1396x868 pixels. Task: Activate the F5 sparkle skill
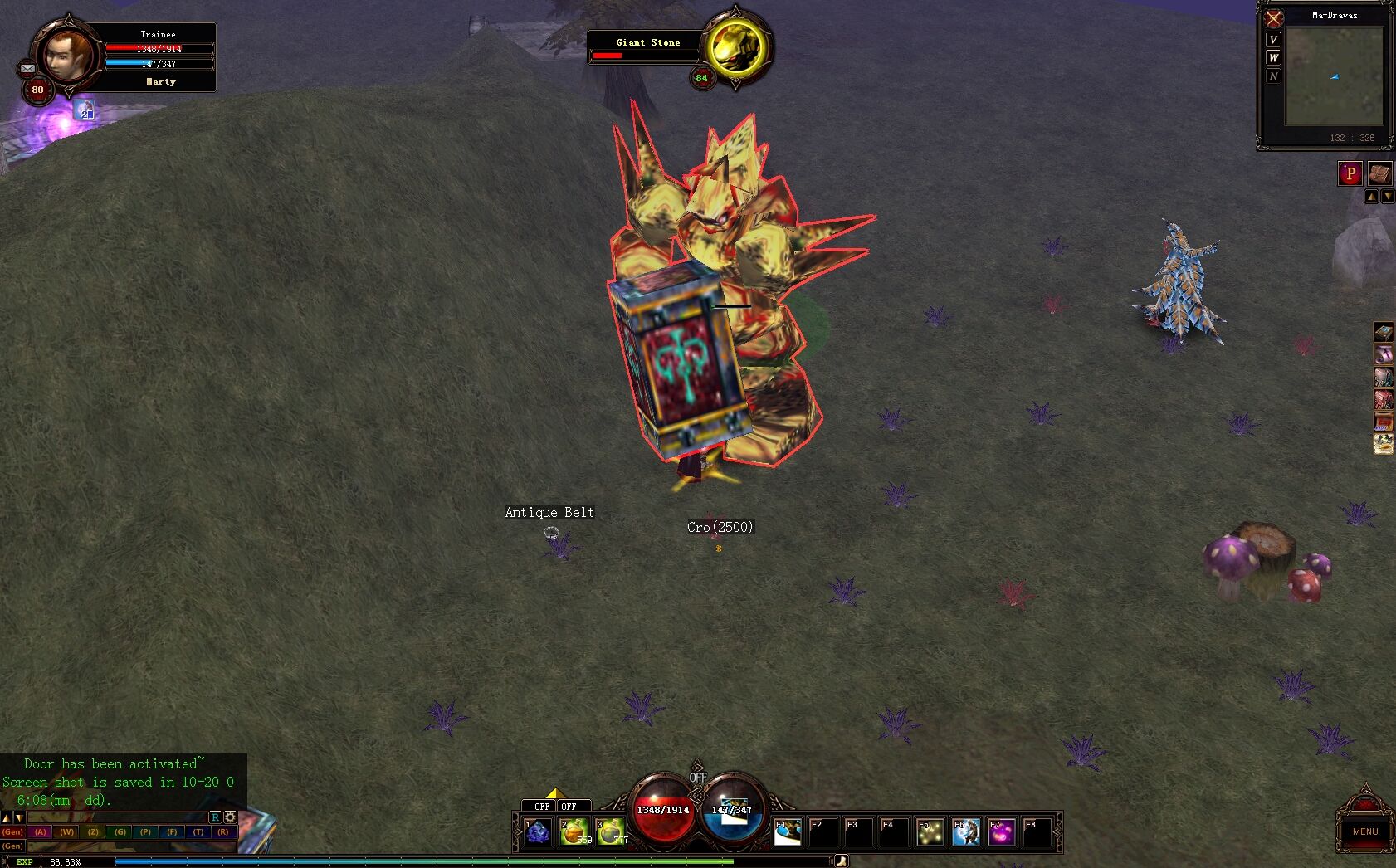coord(930,831)
